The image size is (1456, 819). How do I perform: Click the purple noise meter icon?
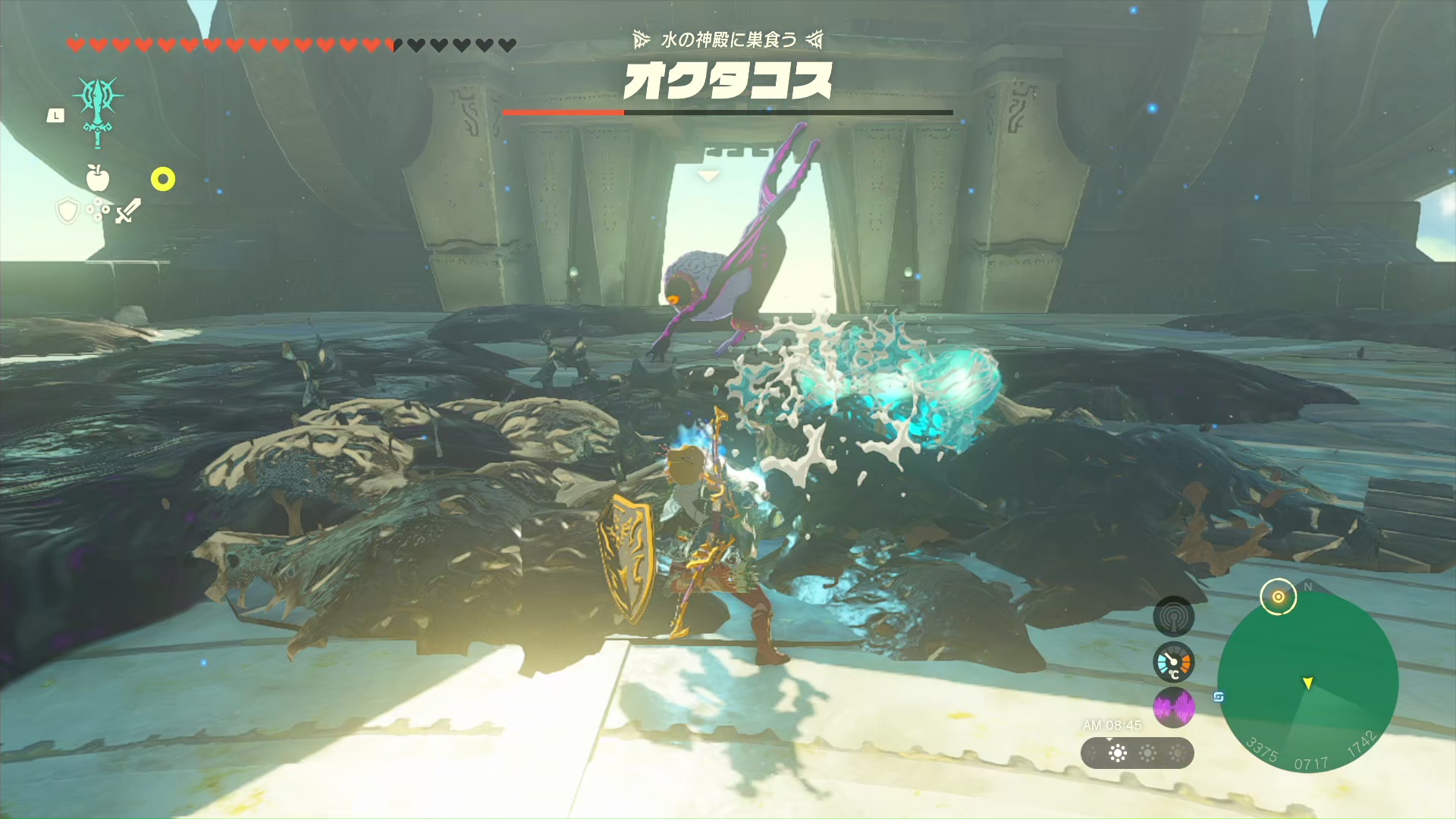pos(1173,708)
